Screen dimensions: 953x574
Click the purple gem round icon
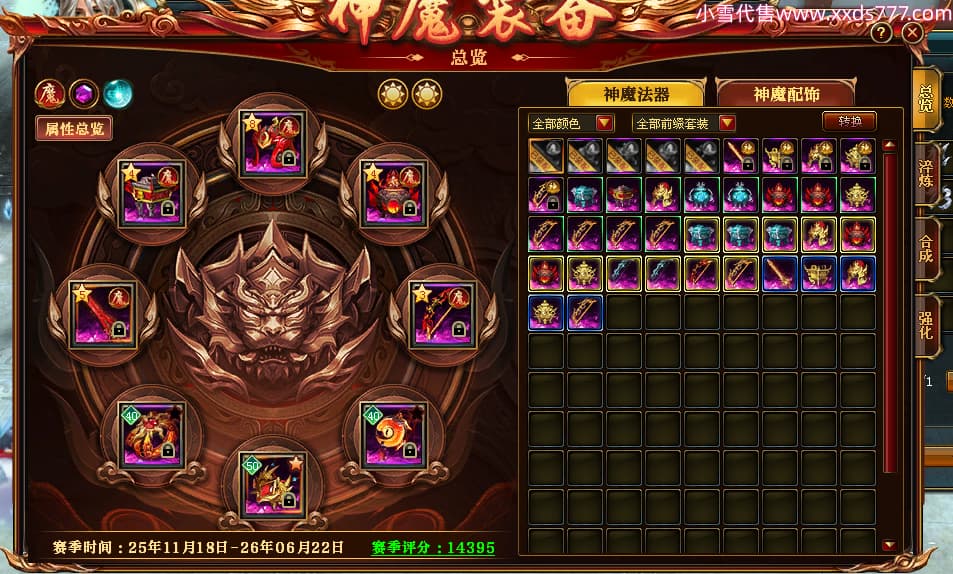pyautogui.click(x=83, y=93)
